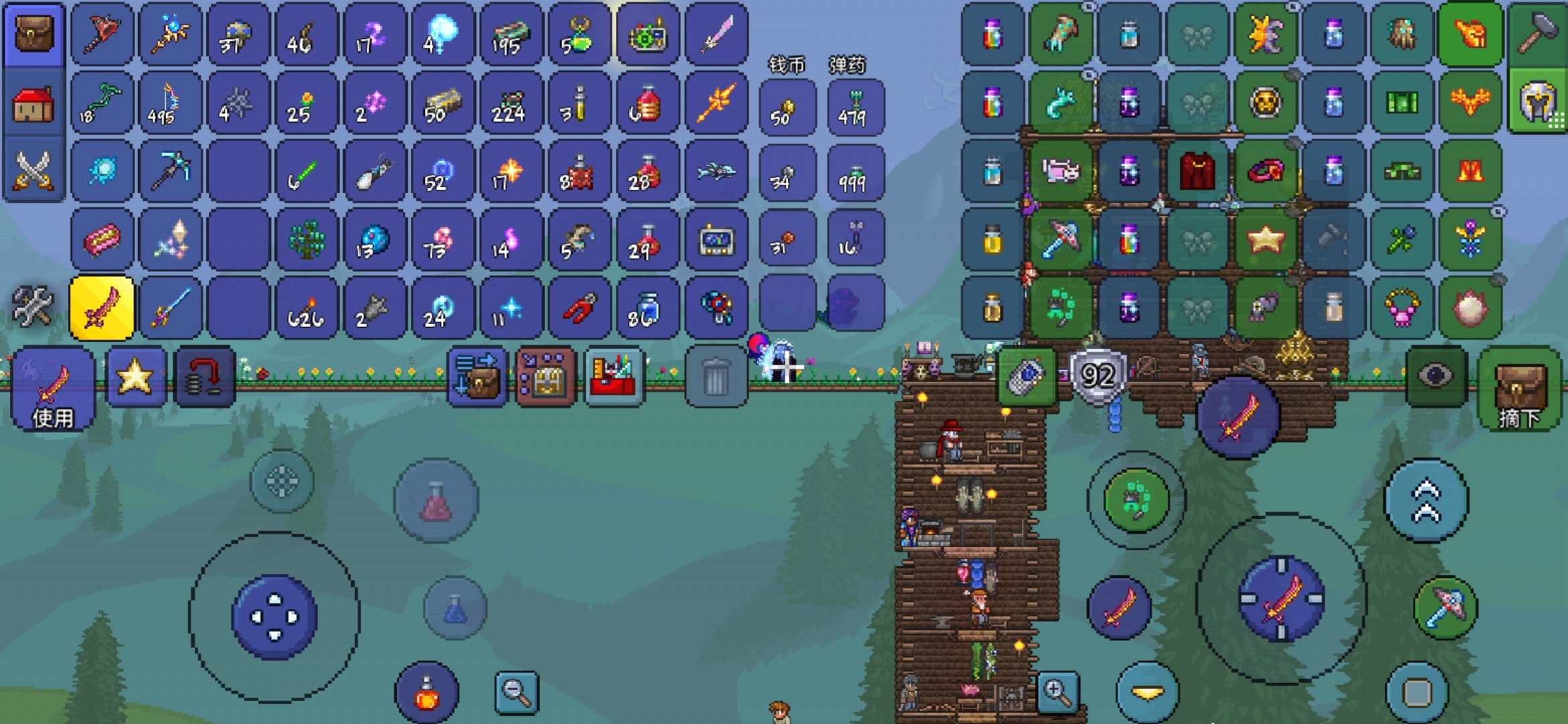
Task: Click the wrench and hammer crafting icon
Action: click(x=32, y=306)
